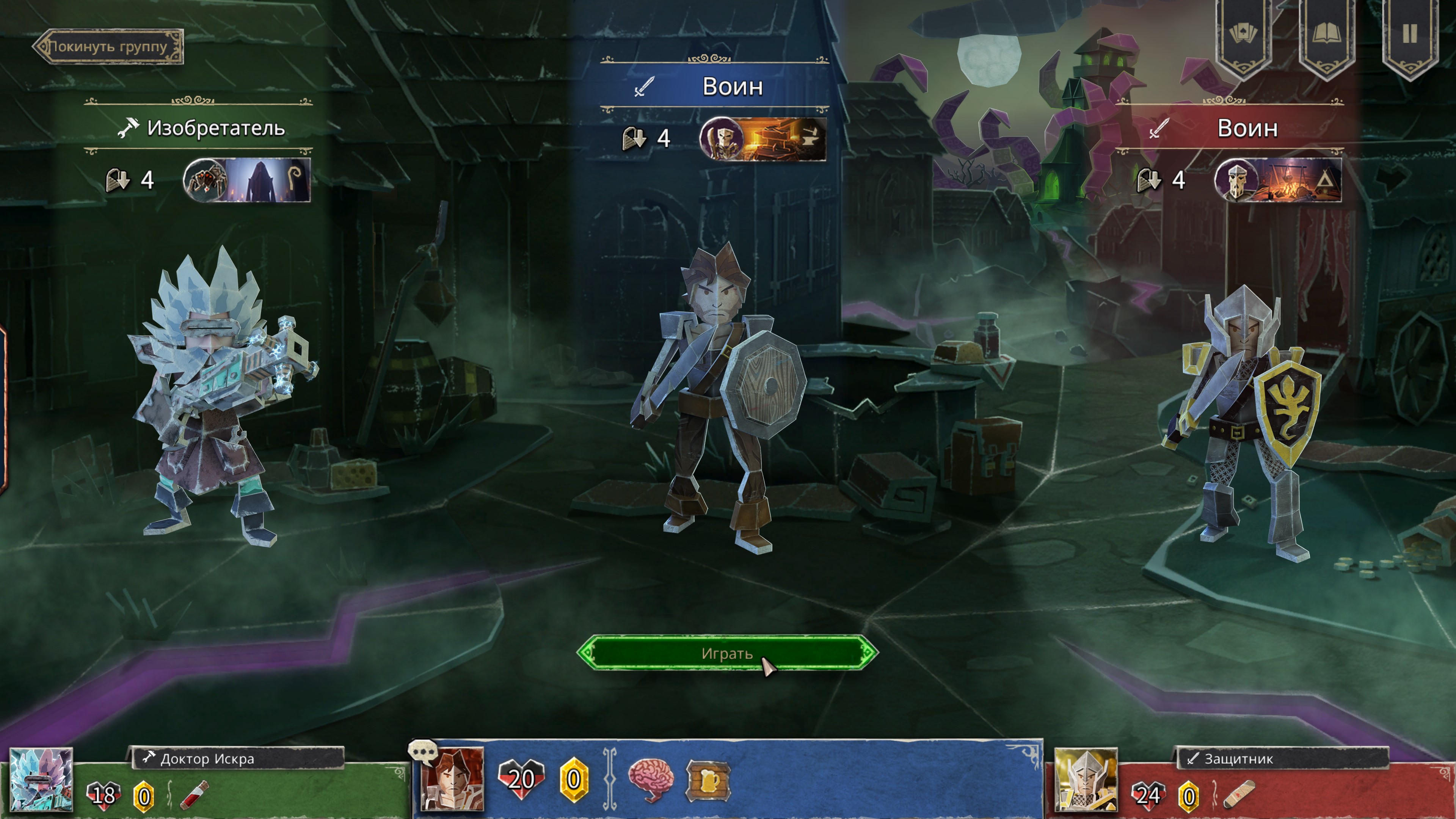The height and width of the screenshot is (819, 1456).
Task: Select the red Воин class header
Action: pos(1230,128)
